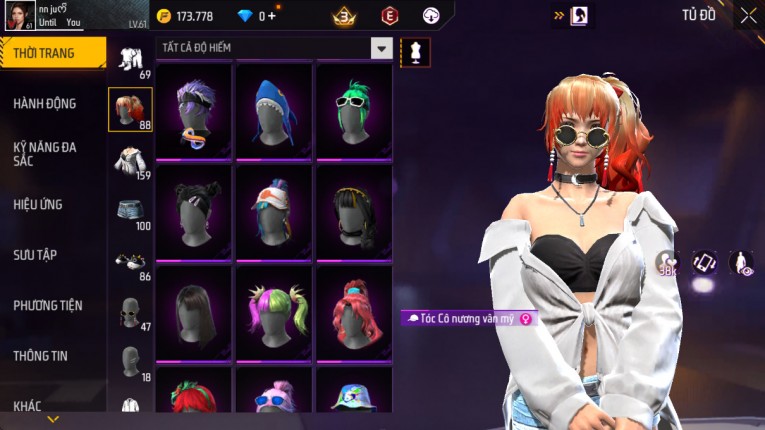Open the Hành Động category
Image resolution: width=765 pixels, height=430 pixels.
click(45, 103)
